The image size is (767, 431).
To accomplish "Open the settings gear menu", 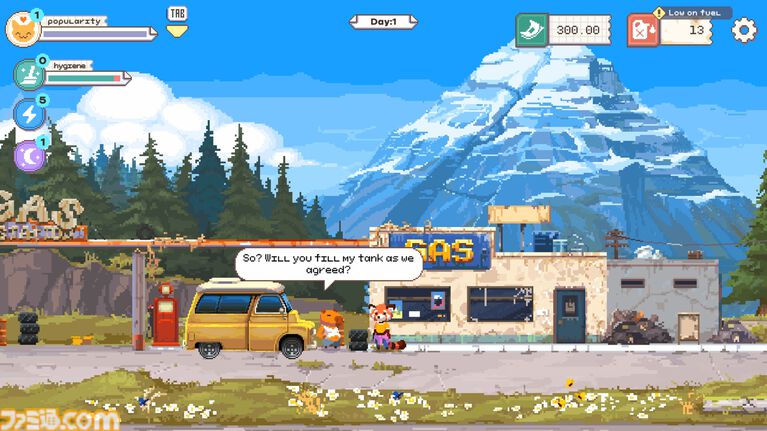I will (744, 30).
